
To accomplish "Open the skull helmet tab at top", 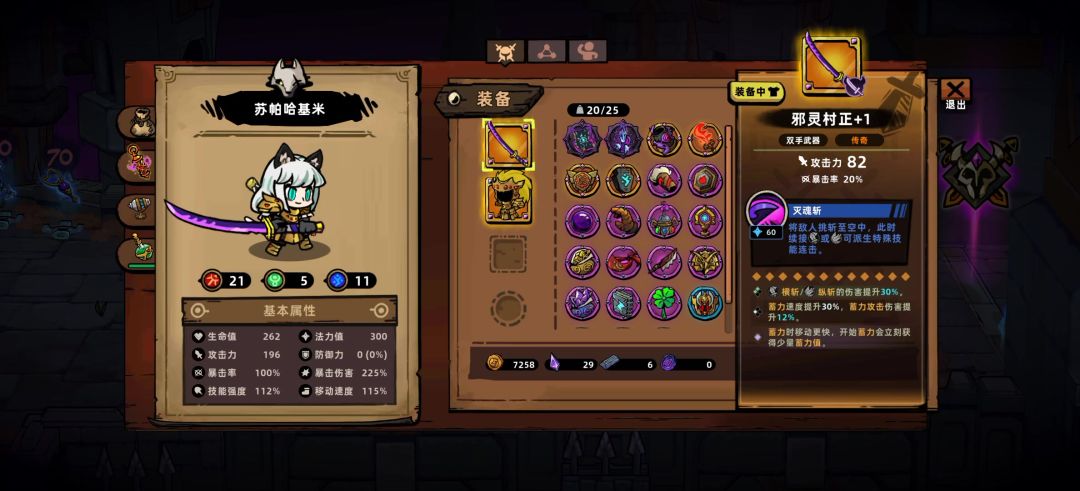I will point(505,52).
